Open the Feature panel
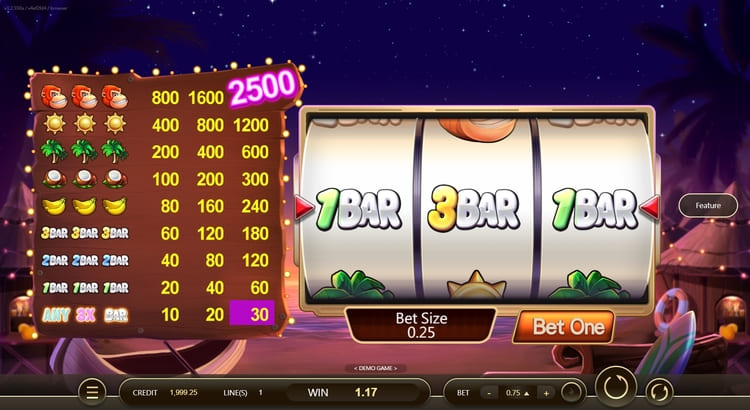The width and height of the screenshot is (750, 410). click(x=708, y=205)
